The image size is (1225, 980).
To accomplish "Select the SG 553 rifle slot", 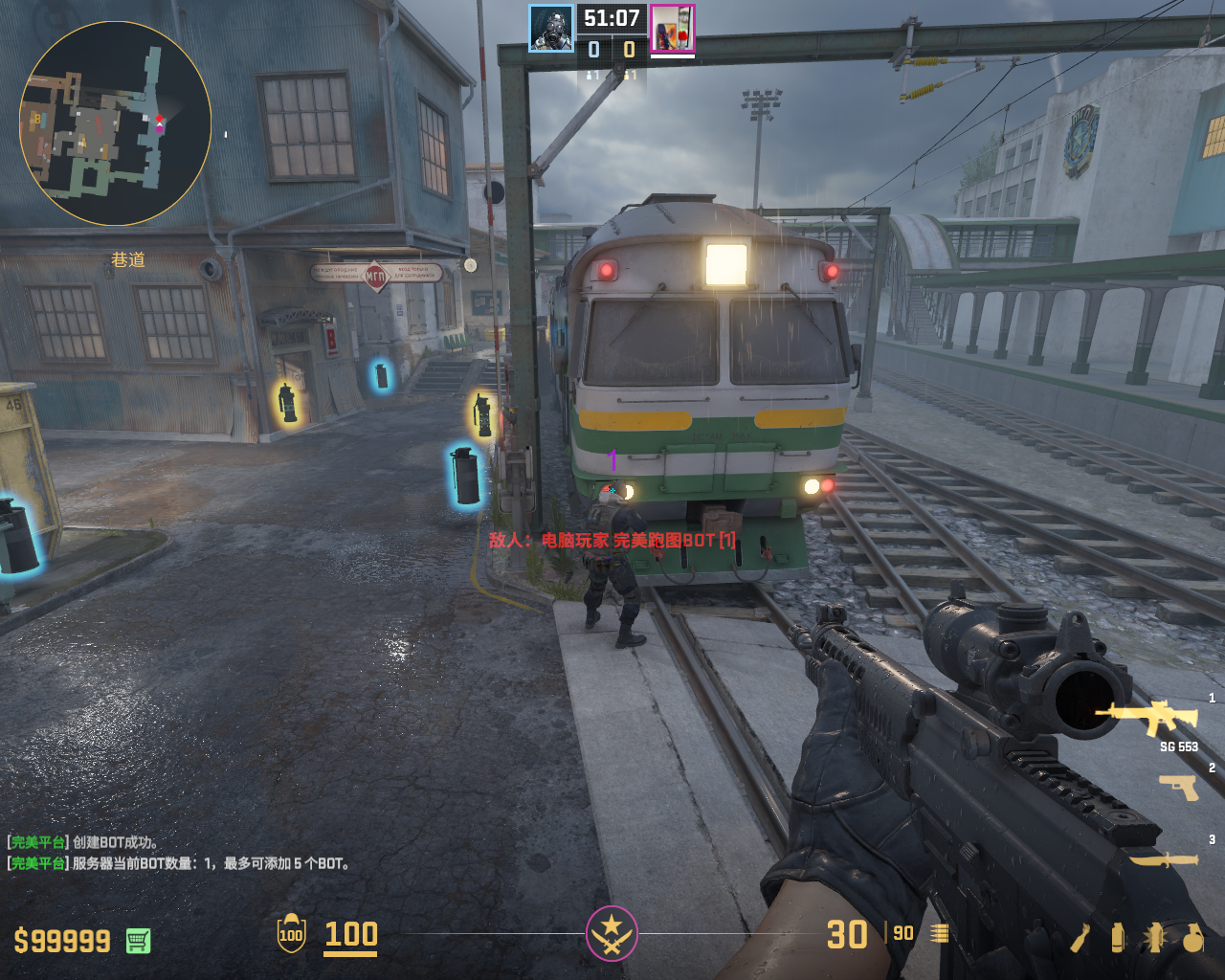I will pyautogui.click(x=1147, y=717).
